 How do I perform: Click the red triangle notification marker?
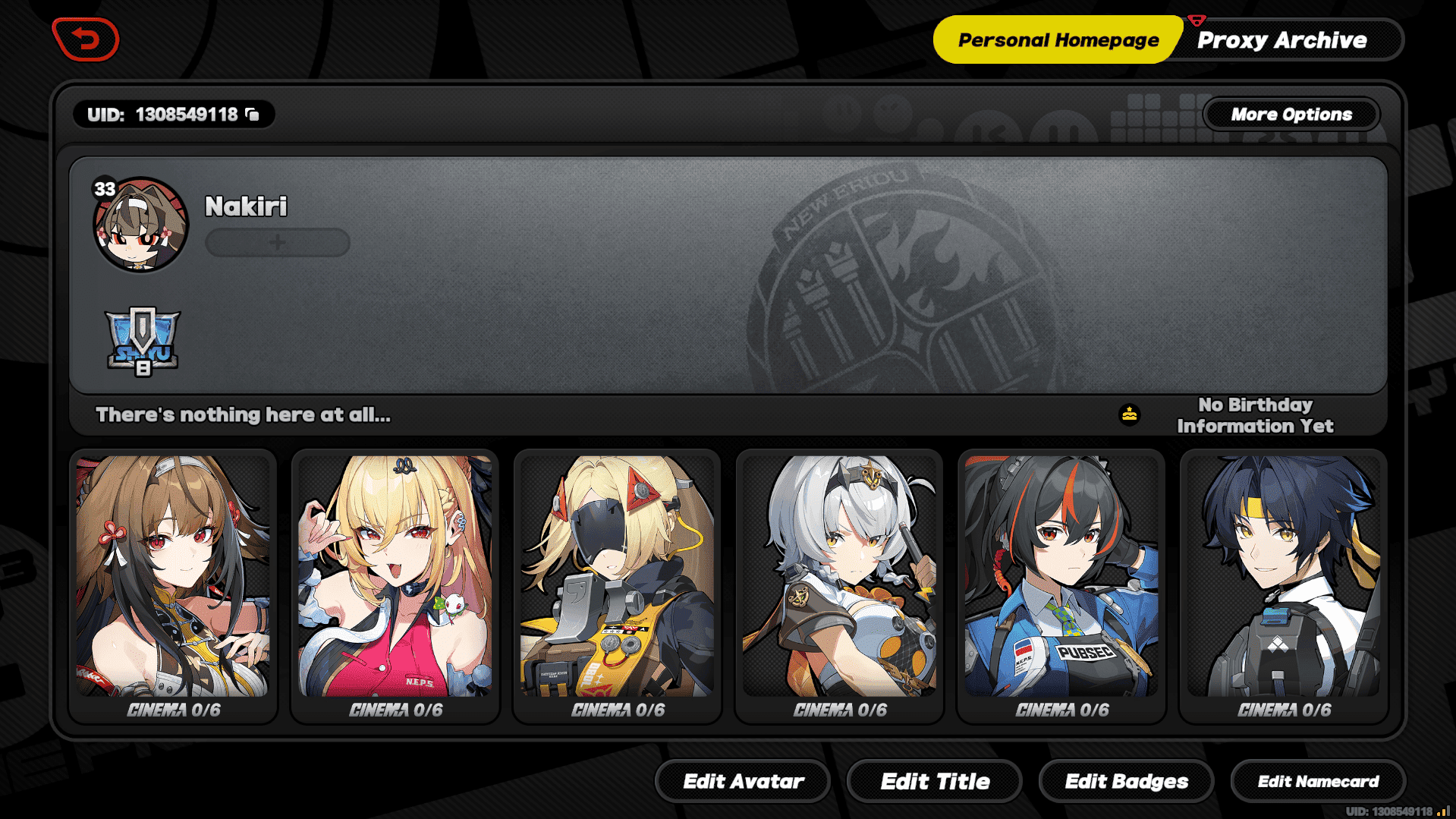tap(1197, 20)
